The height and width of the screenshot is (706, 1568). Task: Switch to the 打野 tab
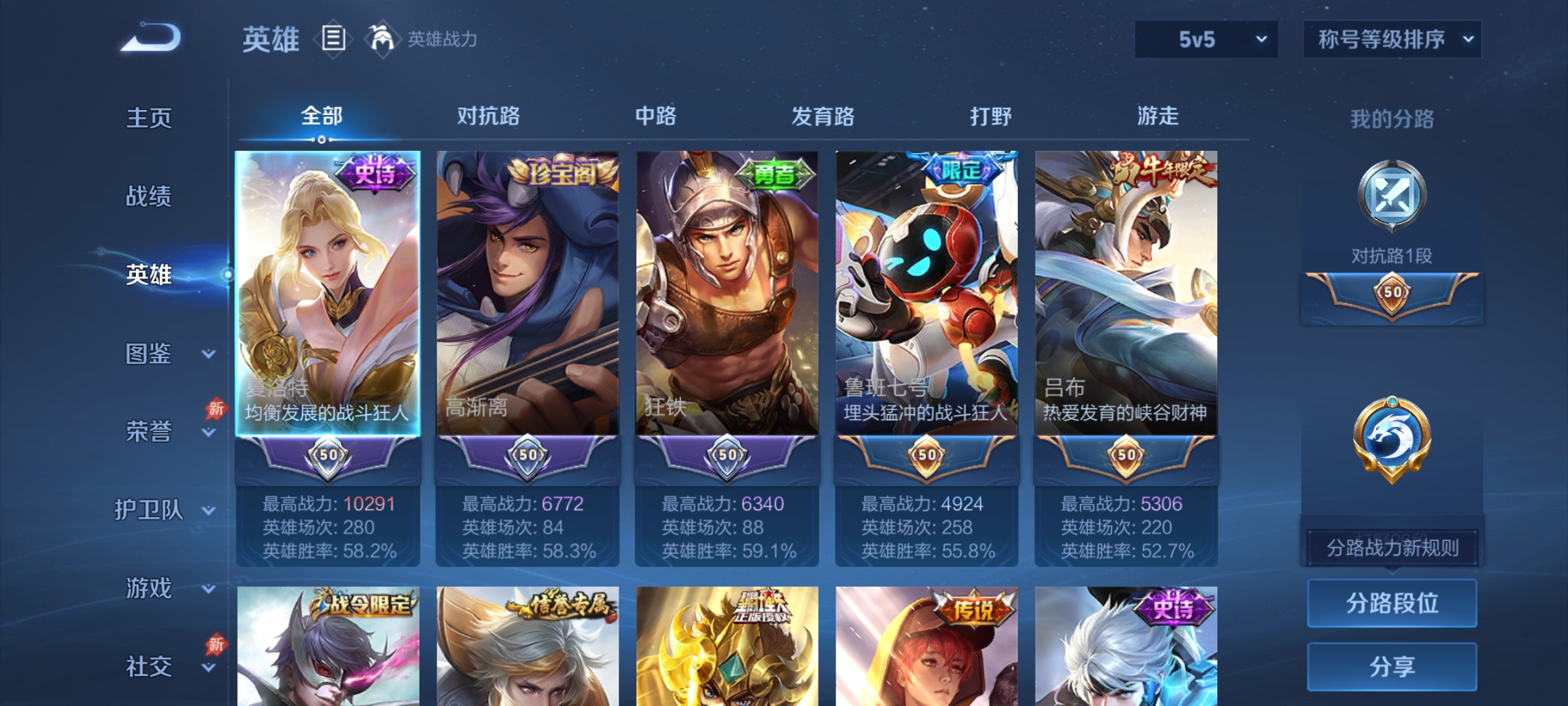tap(992, 116)
